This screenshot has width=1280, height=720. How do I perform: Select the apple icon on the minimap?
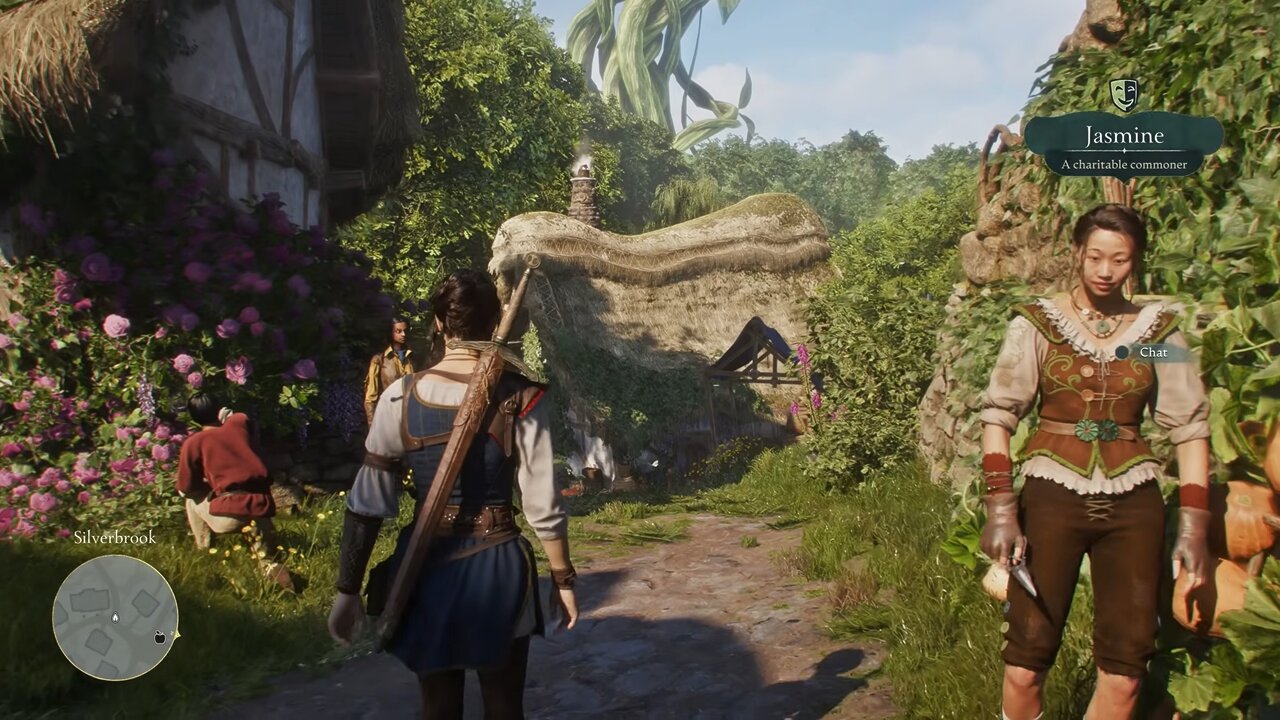(x=159, y=637)
